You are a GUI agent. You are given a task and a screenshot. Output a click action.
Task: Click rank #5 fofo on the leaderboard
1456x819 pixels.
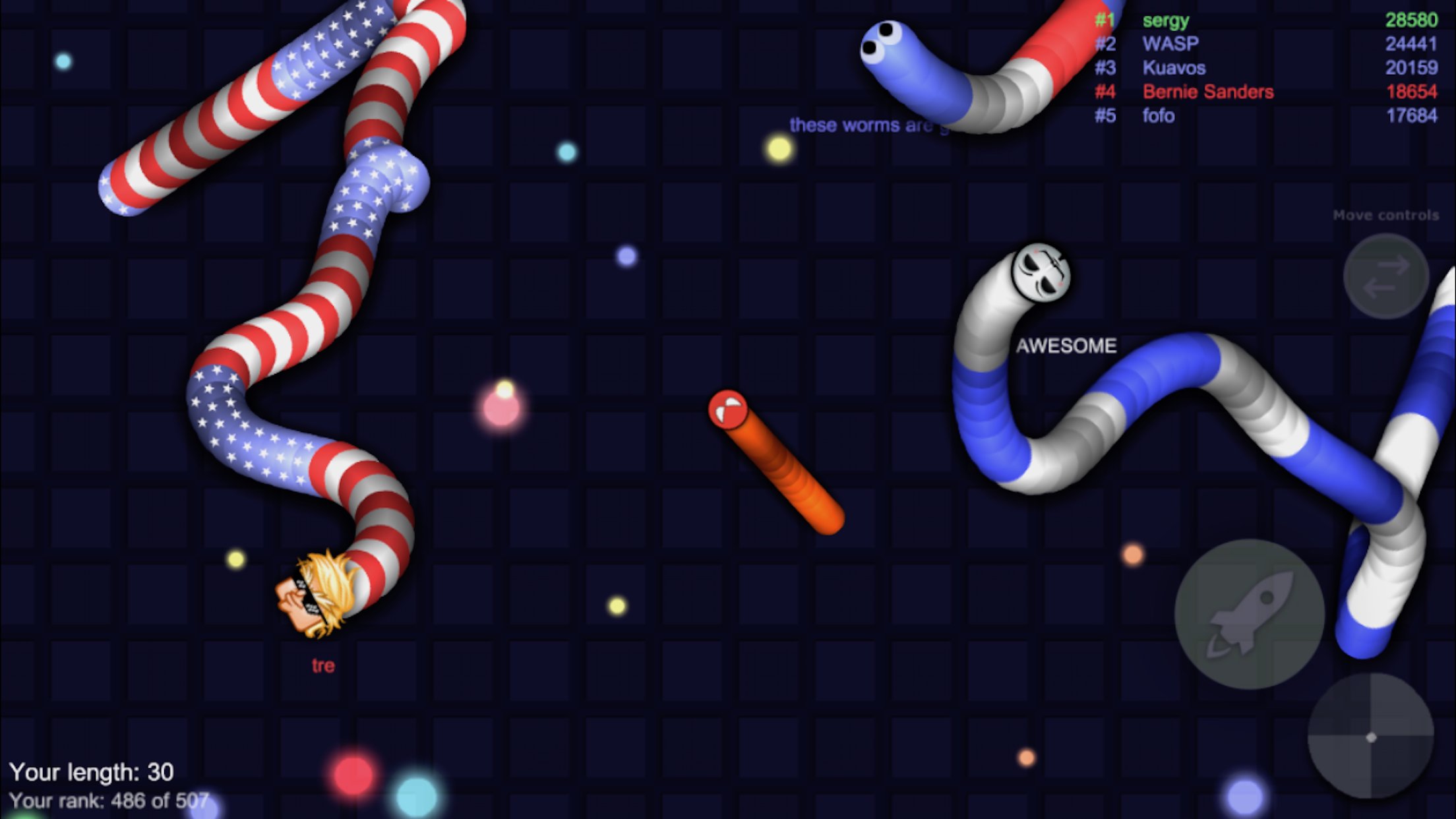[x=1158, y=116]
